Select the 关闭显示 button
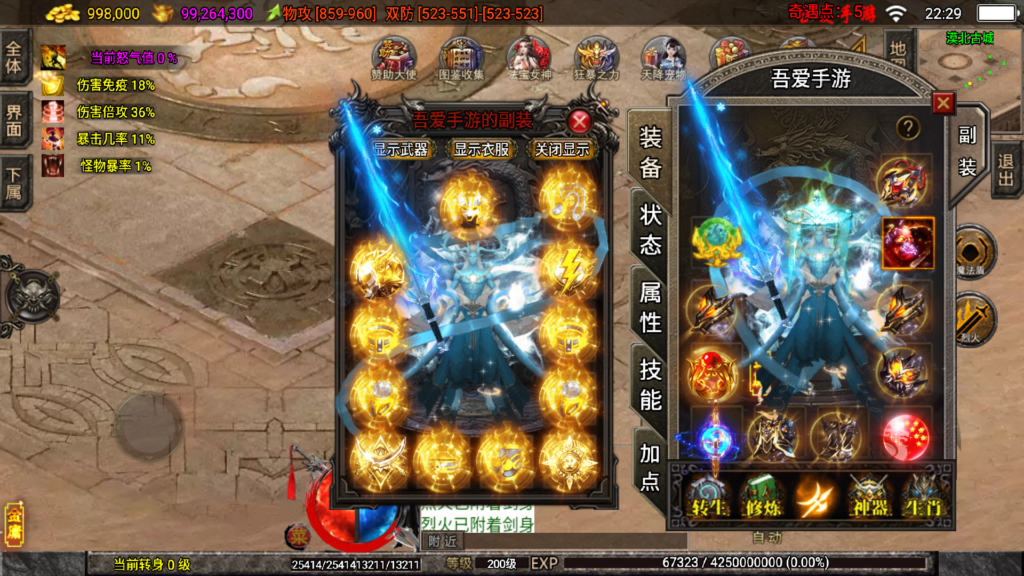 coord(560,150)
